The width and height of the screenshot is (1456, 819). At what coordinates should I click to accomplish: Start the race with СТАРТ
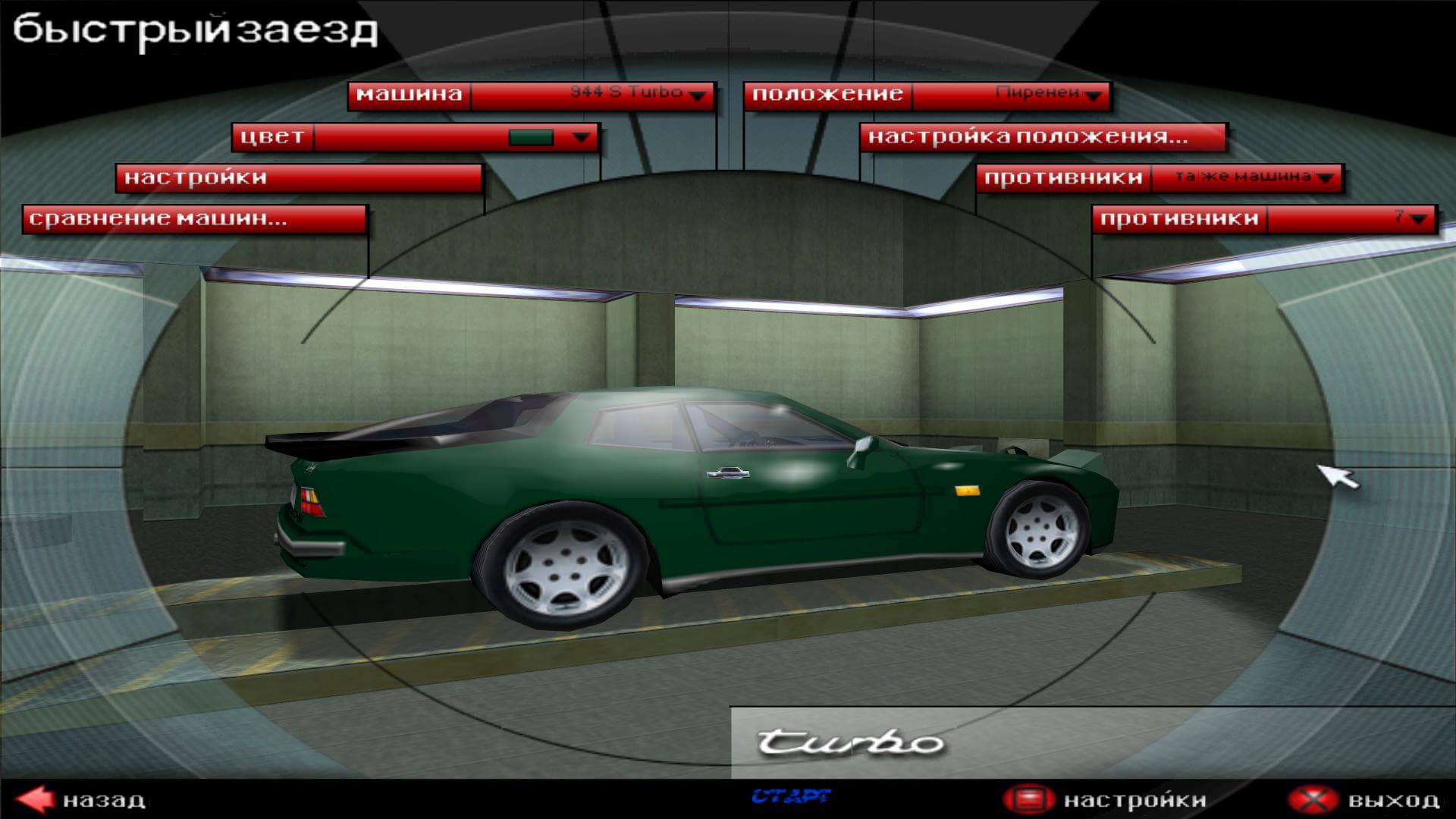[790, 796]
